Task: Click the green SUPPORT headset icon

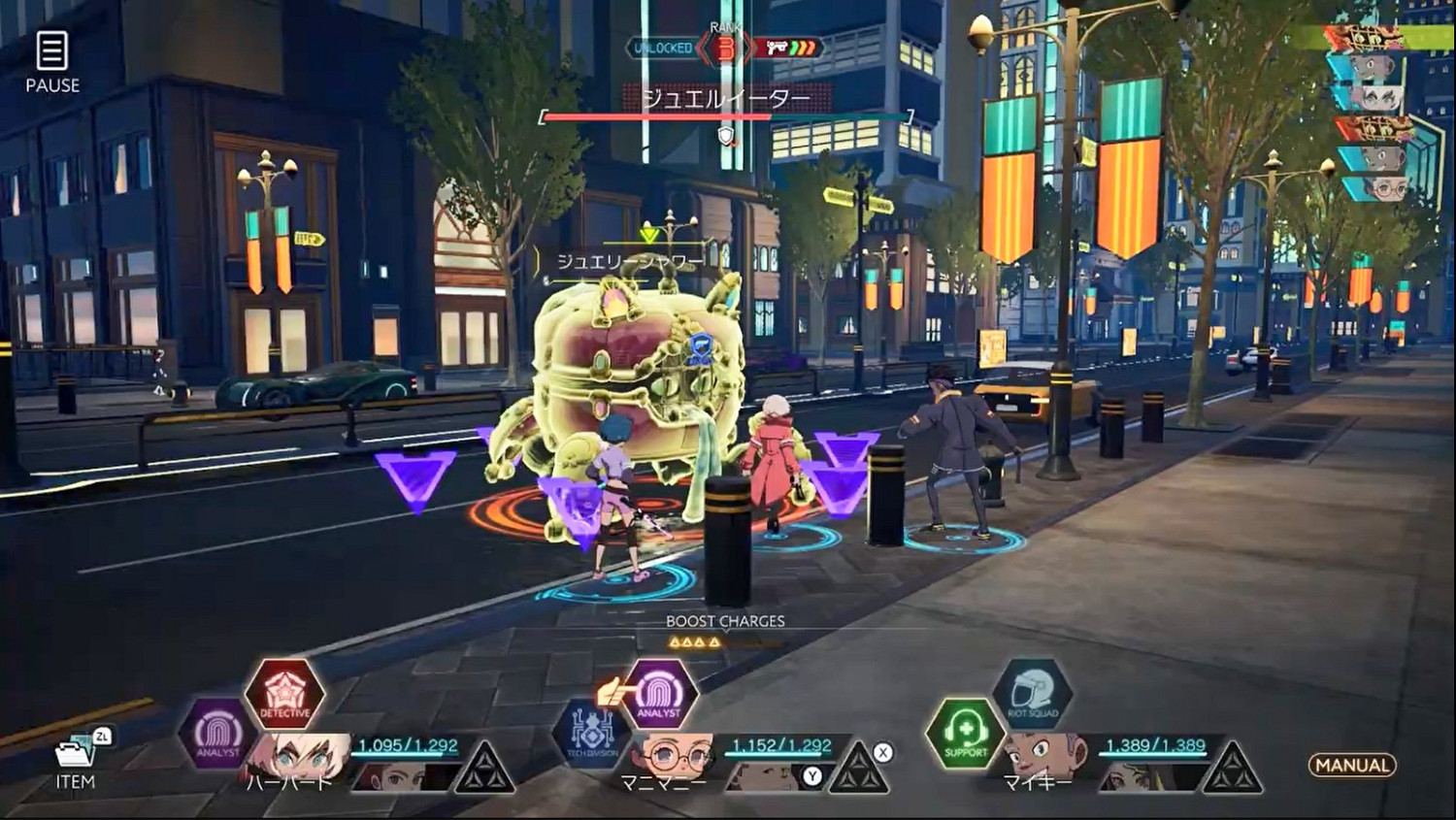Action: click(969, 736)
